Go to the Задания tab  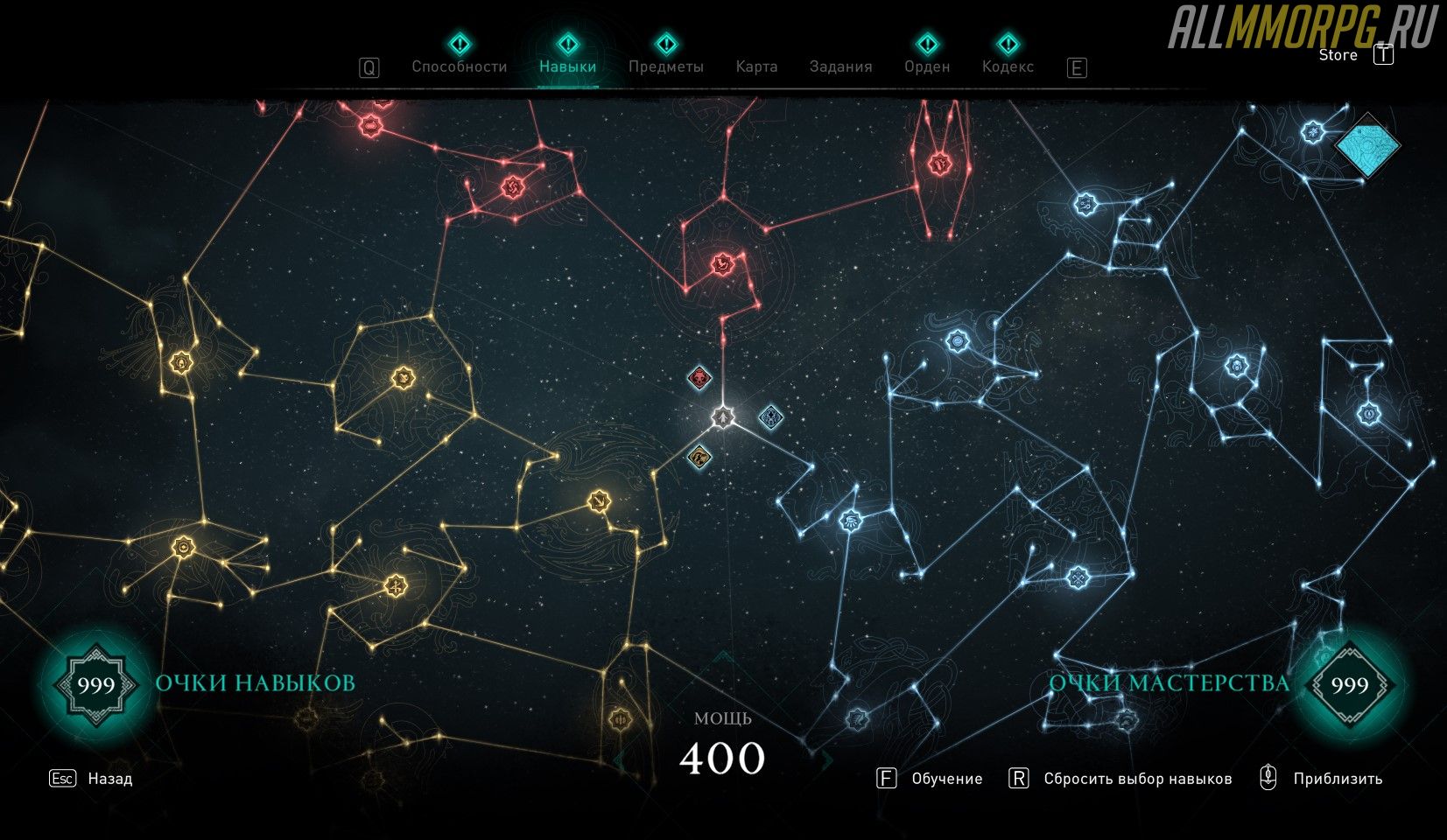pyautogui.click(x=840, y=66)
